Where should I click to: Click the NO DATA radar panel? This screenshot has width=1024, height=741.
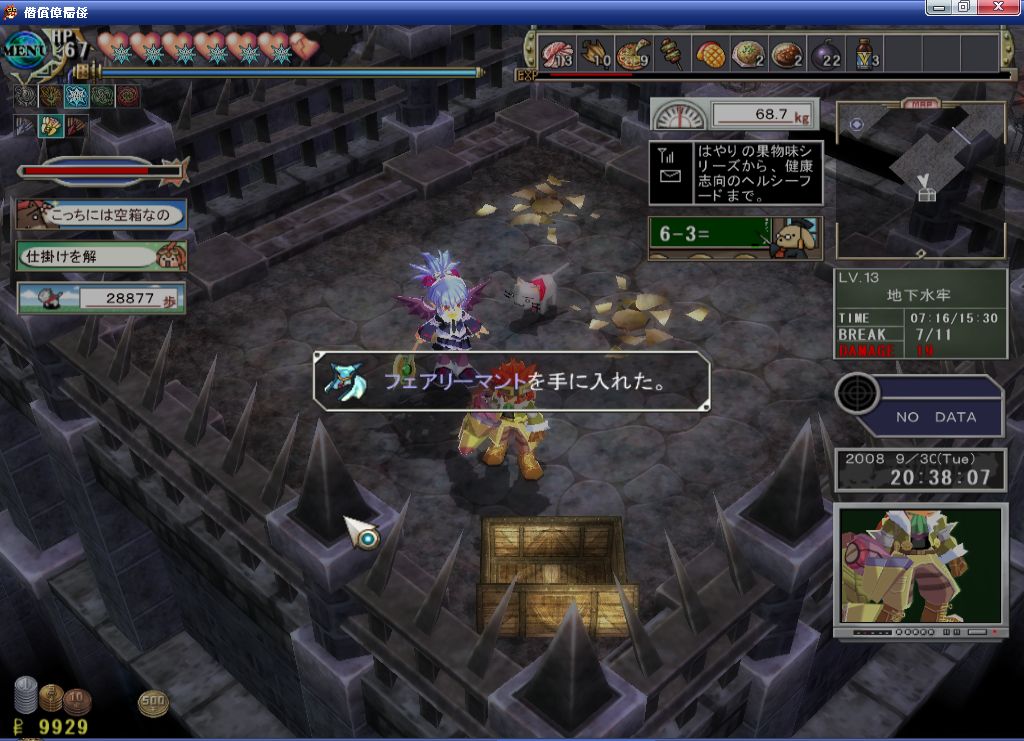tap(920, 407)
